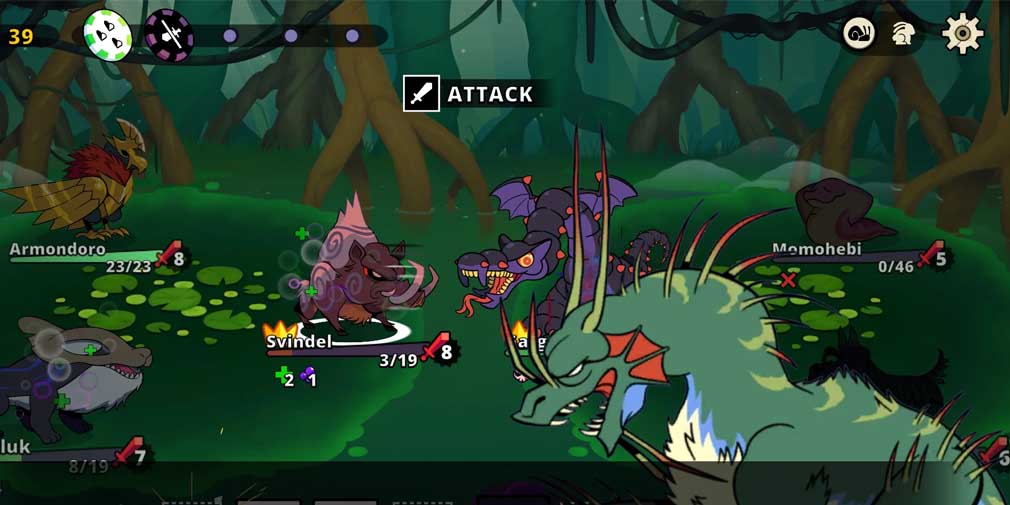Switch to rabbit fast battle speed
The image size is (1010, 505).
[x=904, y=34]
